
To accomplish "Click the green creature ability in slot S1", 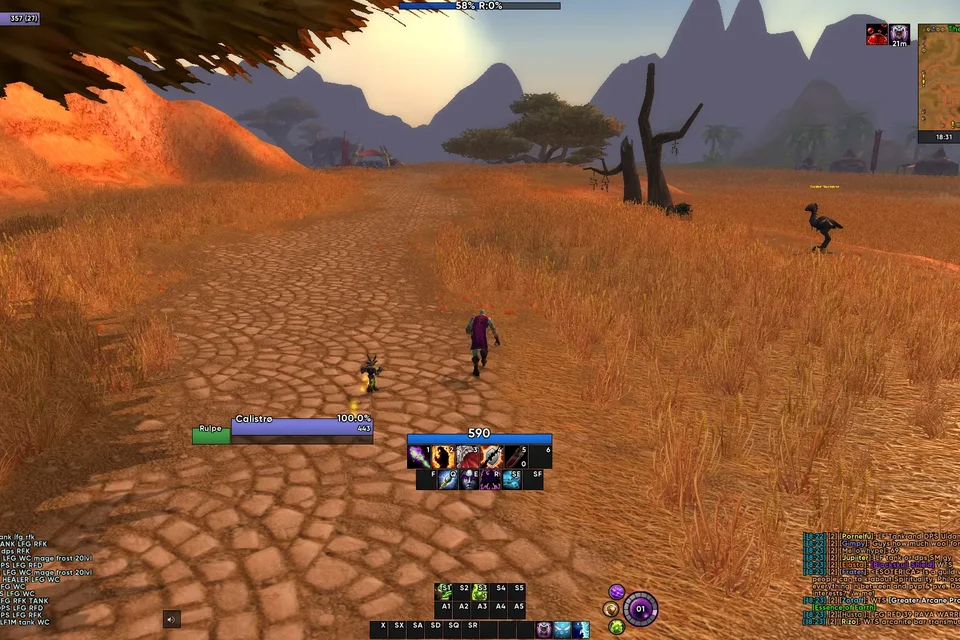I will [x=444, y=592].
